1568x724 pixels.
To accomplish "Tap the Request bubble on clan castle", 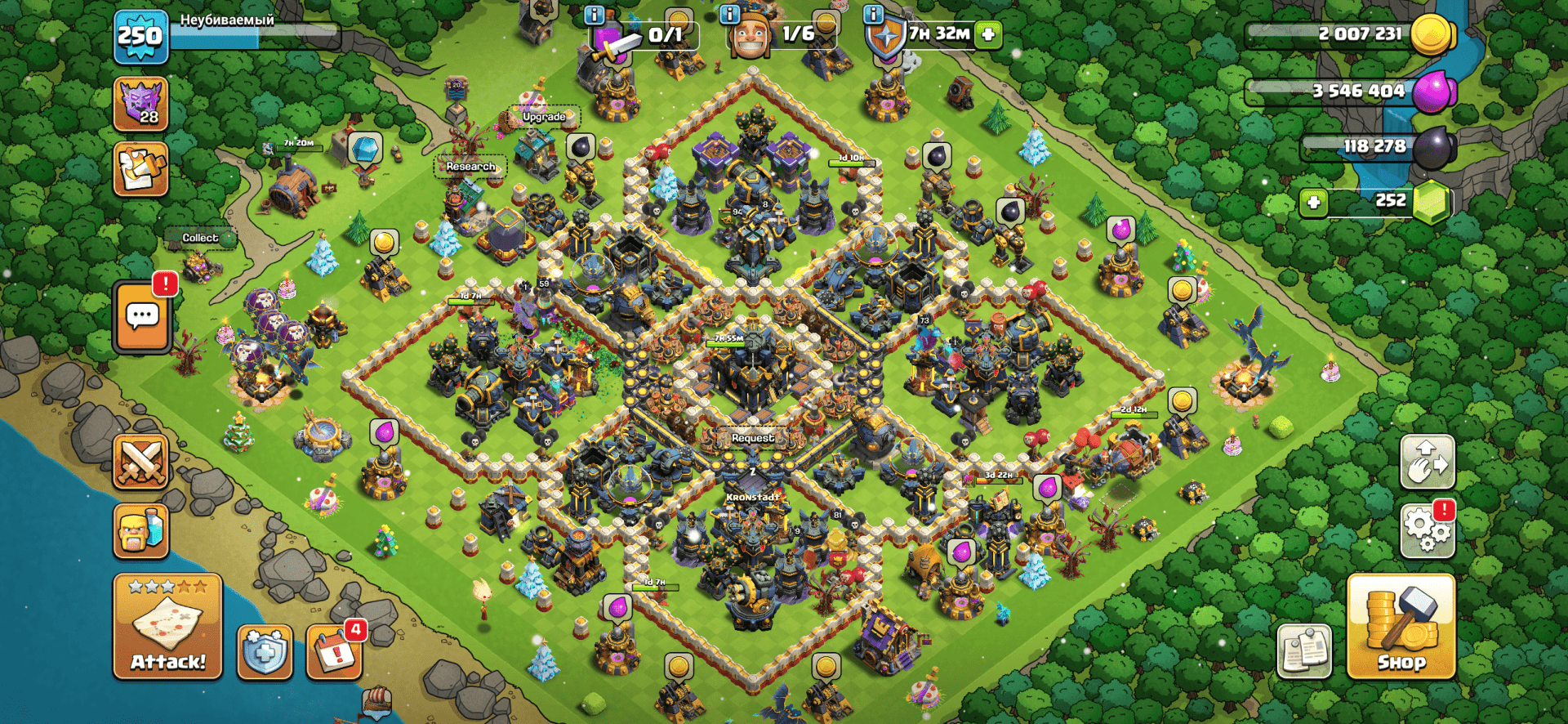I will [752, 438].
